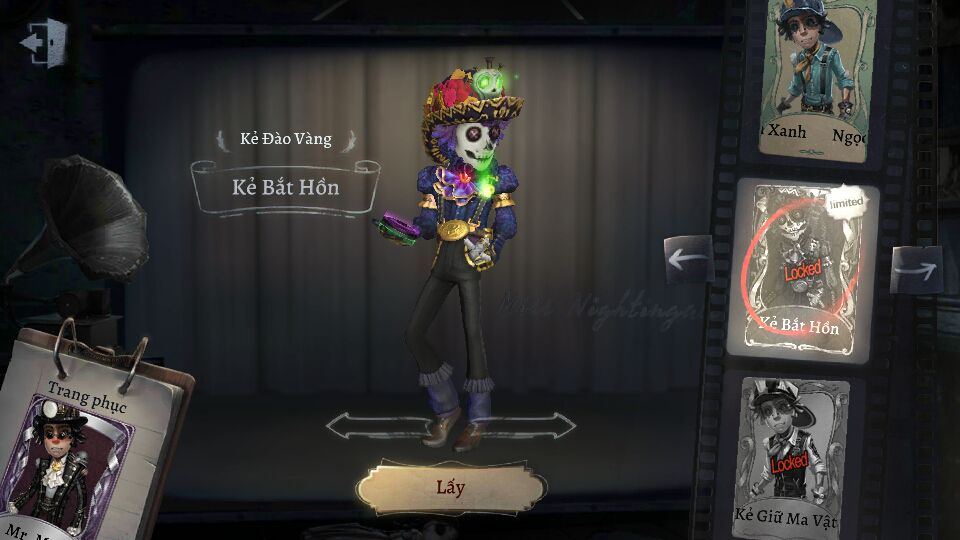This screenshot has height=540, width=960.
Task: Choose the locked Kẻ Giữ Ma Vật costume card
Action: coord(797,456)
